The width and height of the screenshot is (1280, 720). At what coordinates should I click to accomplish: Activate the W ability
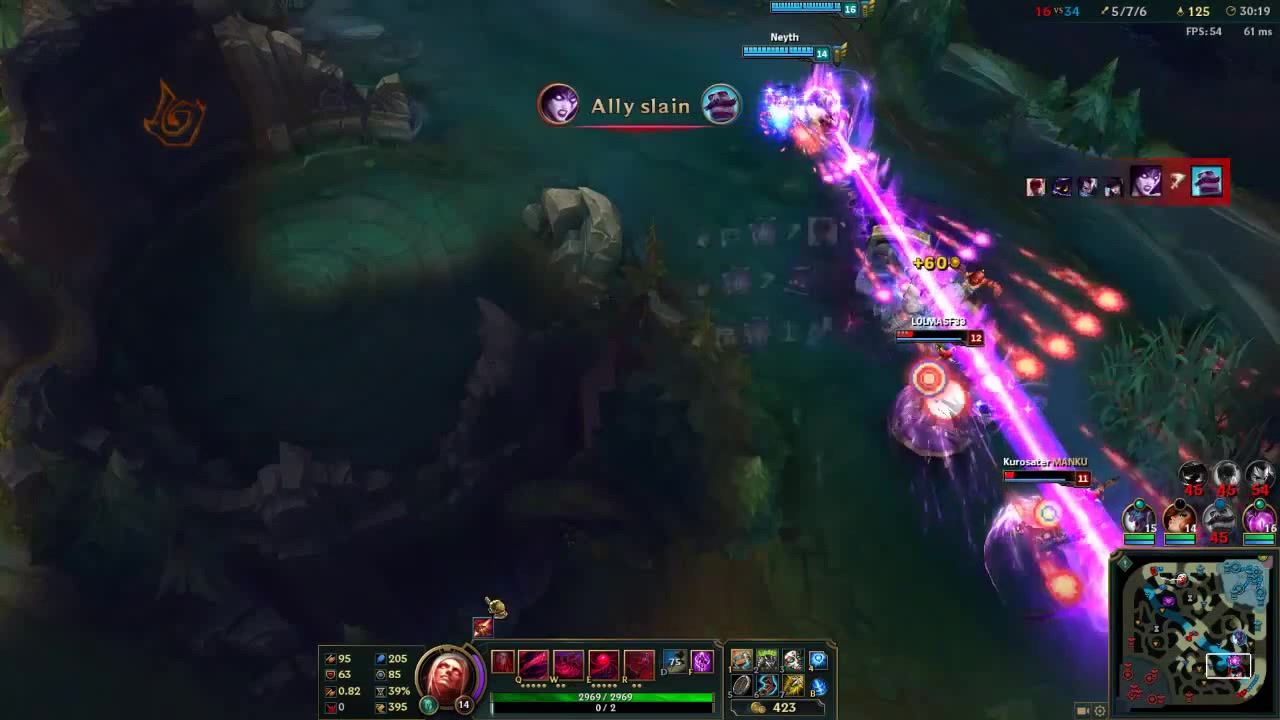pos(566,663)
